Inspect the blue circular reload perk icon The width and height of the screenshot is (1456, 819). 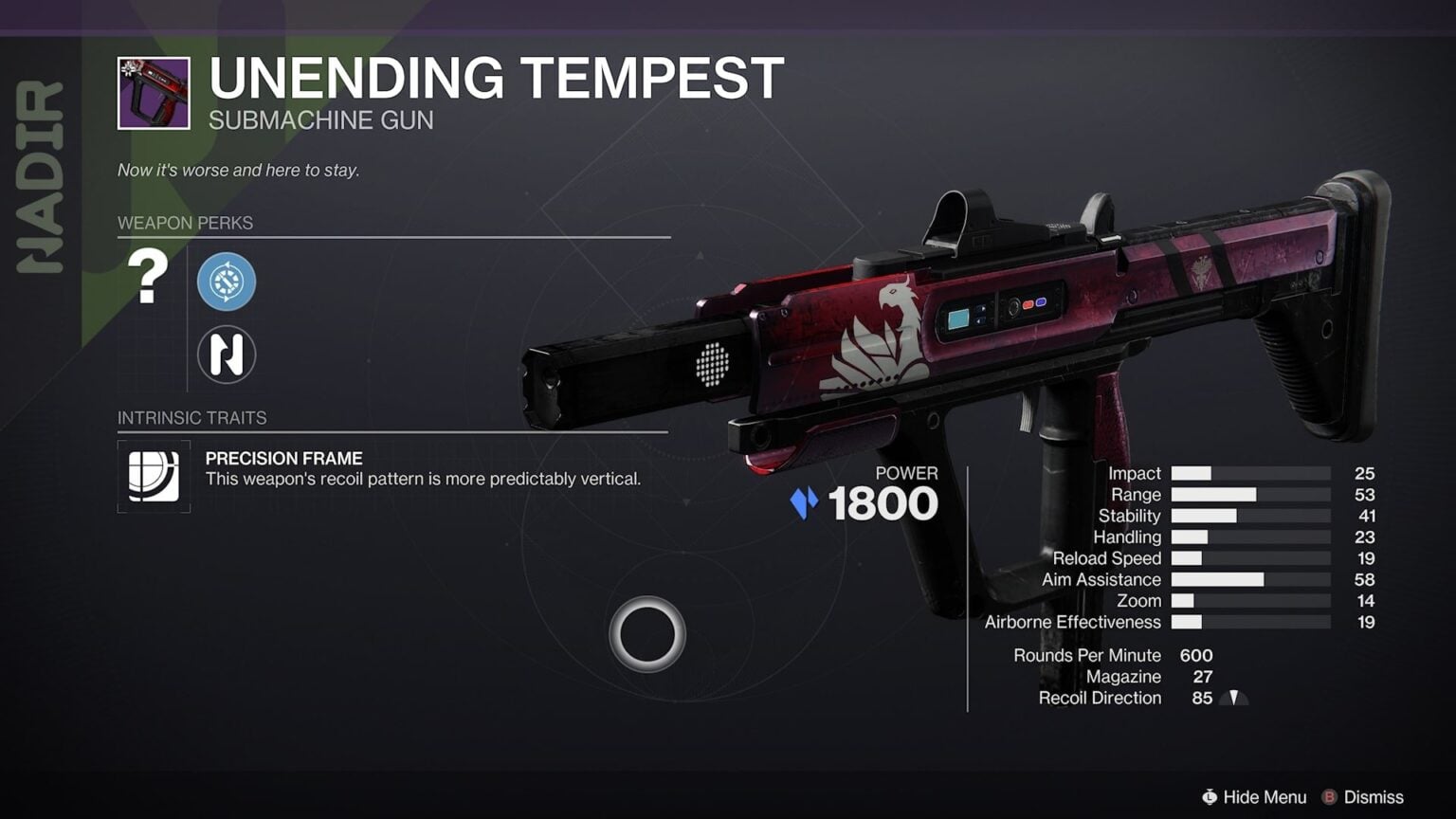click(227, 282)
